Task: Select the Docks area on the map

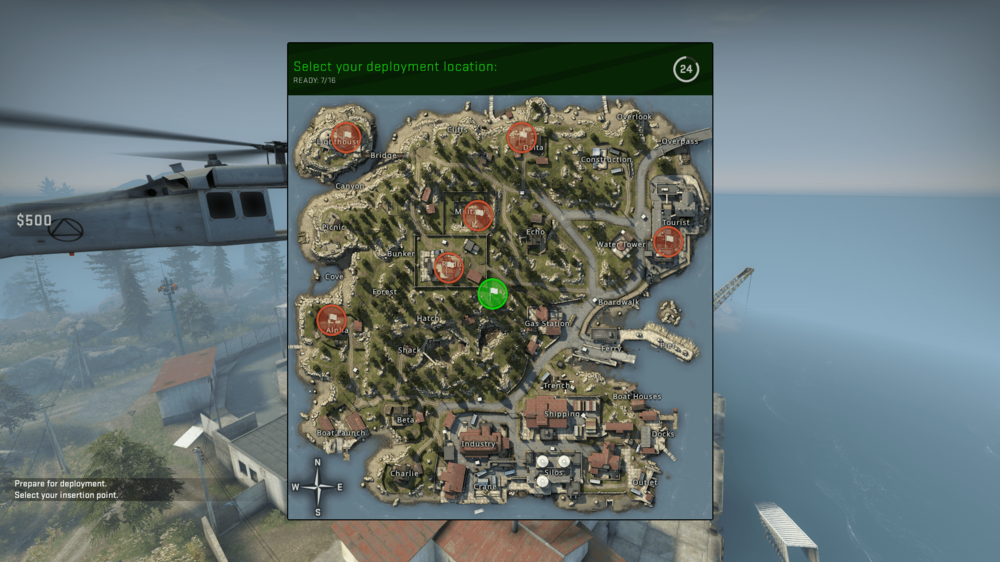Action: (x=663, y=433)
